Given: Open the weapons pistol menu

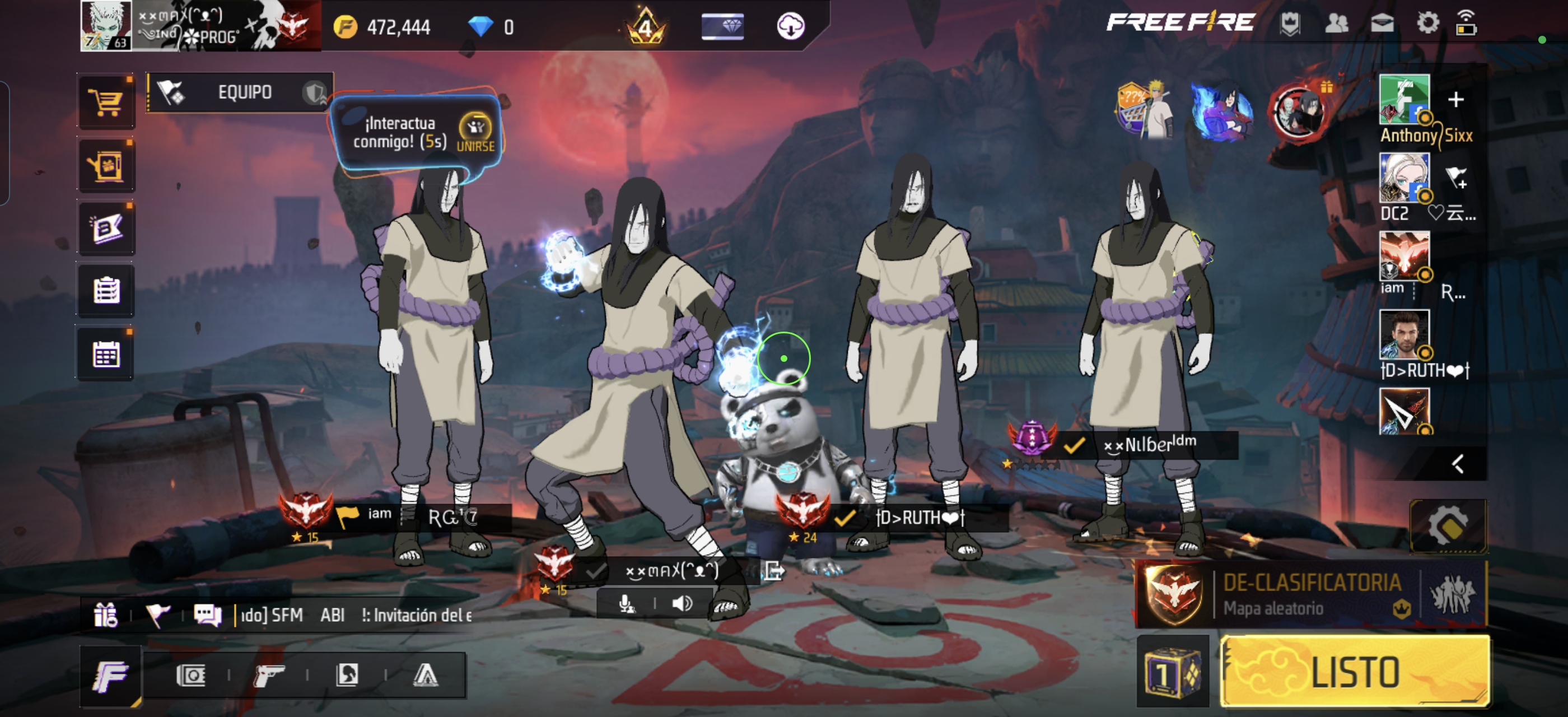Looking at the screenshot, I should tap(268, 675).
